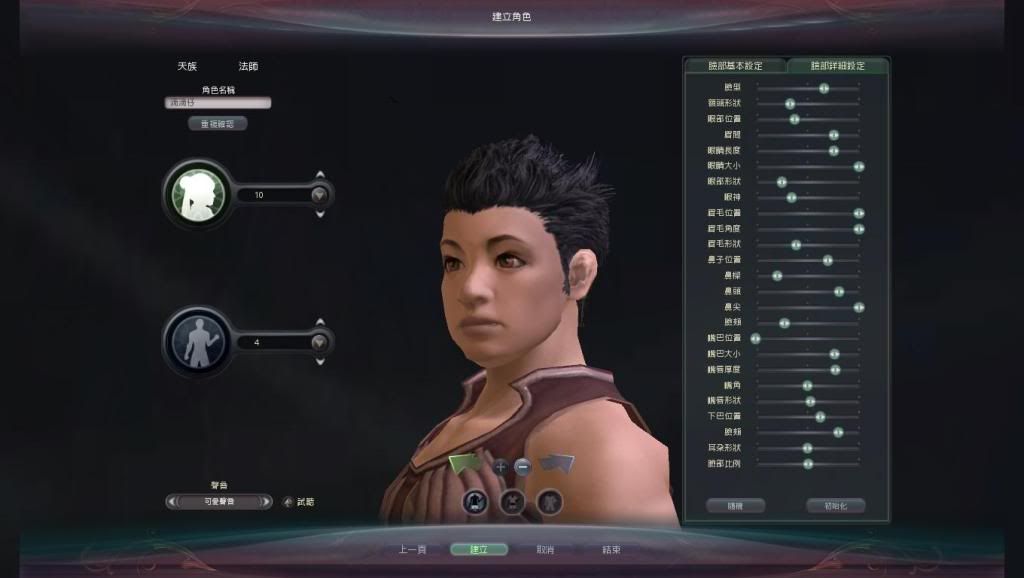Viewport: 1024px width, 578px height.
Task: Reset sliders with the 初始化 button
Action: [835, 506]
